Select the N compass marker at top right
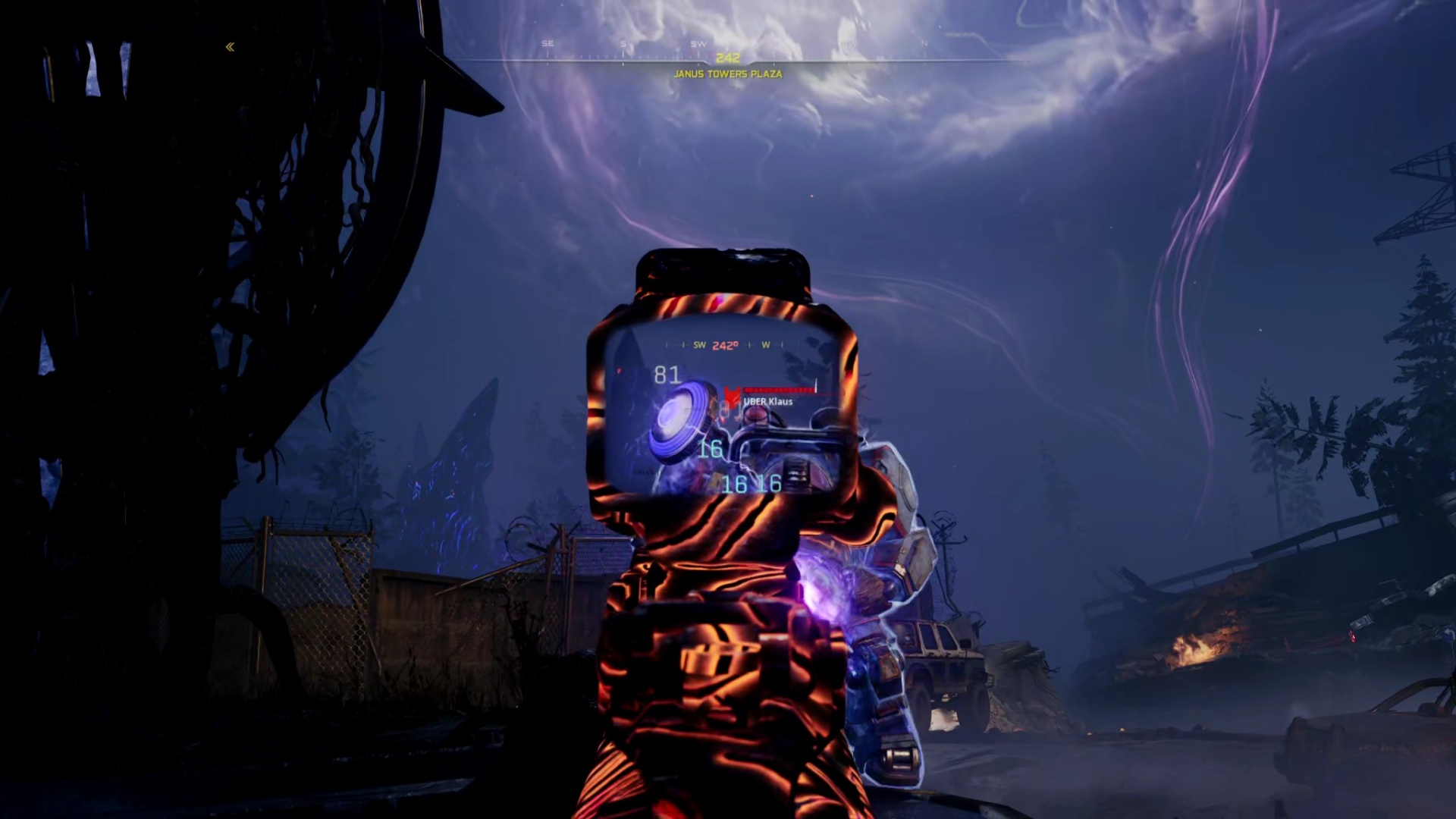This screenshot has height=819, width=1456. coord(924,42)
